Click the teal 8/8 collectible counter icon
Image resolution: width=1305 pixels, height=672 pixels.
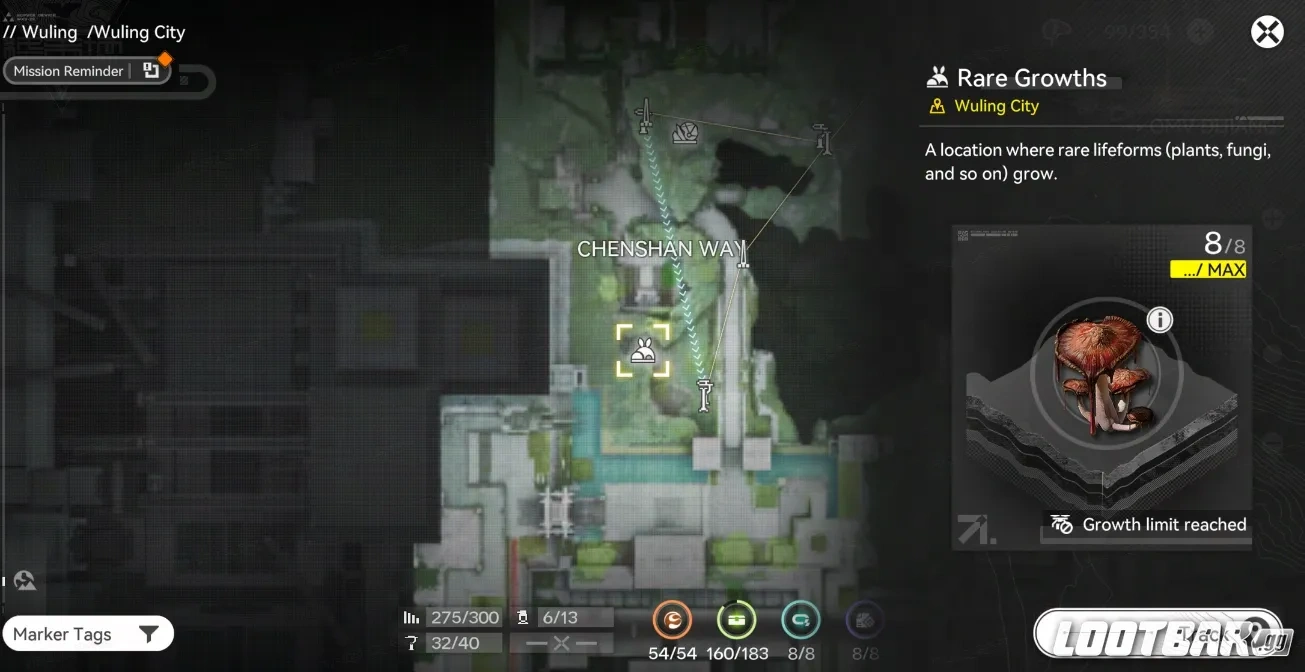(800, 621)
